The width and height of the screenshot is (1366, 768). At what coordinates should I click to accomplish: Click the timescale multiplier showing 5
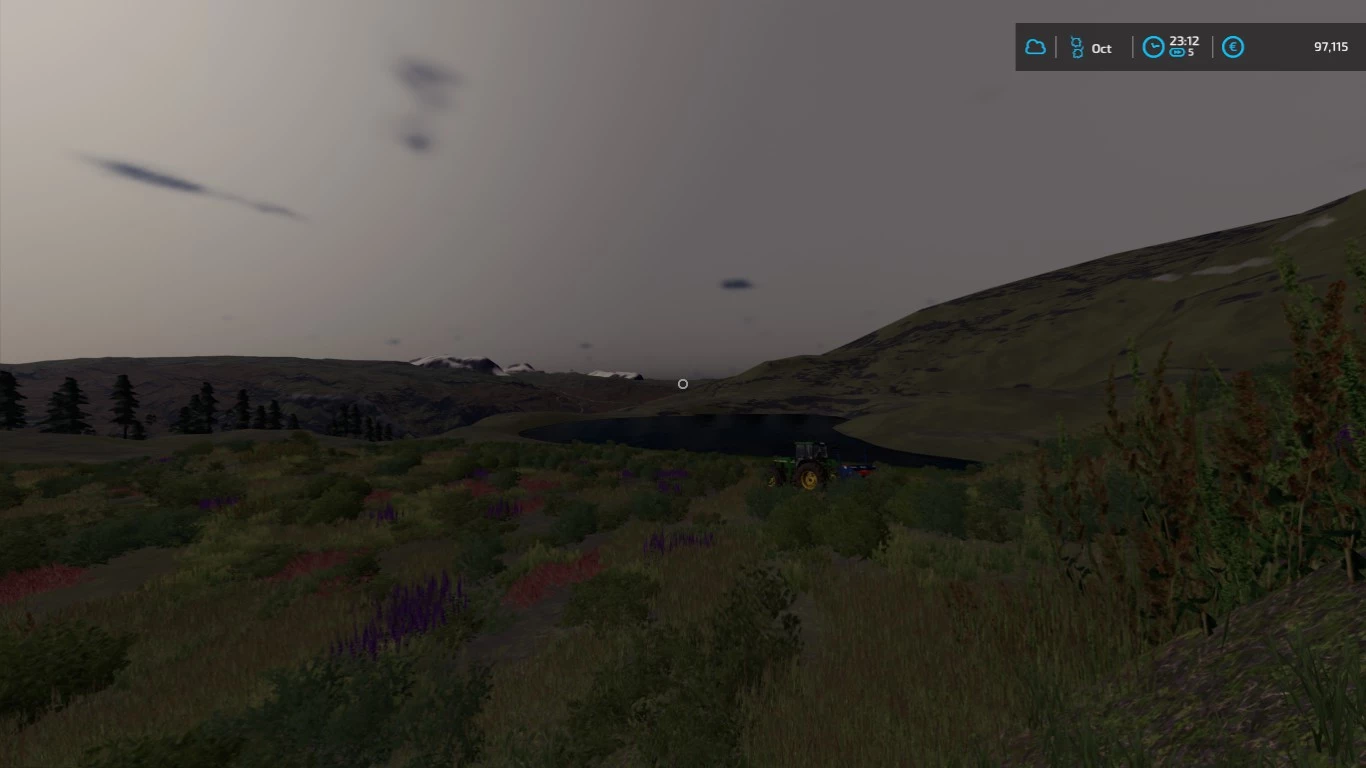(x=1192, y=52)
